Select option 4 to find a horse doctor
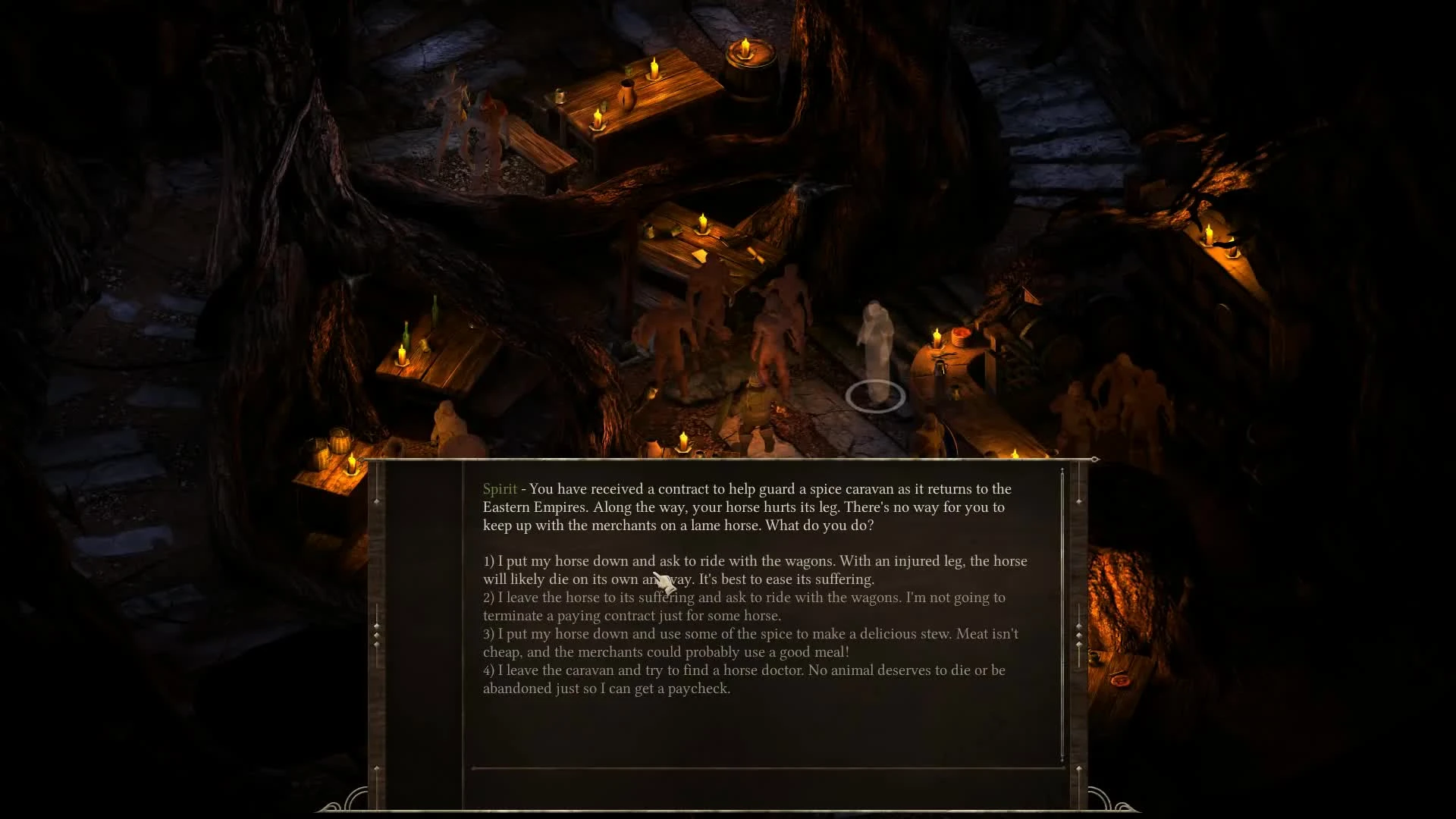The width and height of the screenshot is (1456, 819). click(x=745, y=679)
